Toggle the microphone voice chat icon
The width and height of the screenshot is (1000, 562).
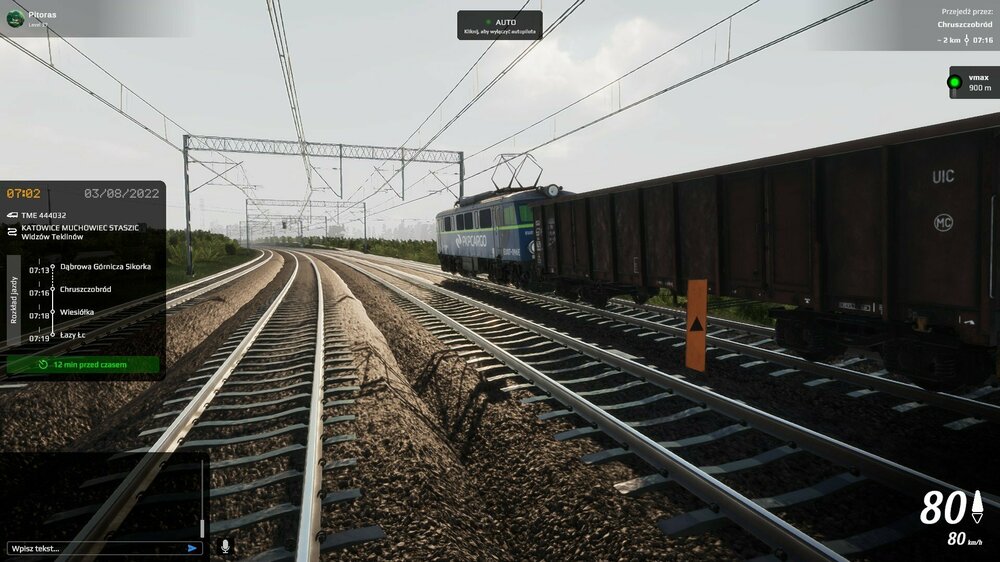pos(225,546)
